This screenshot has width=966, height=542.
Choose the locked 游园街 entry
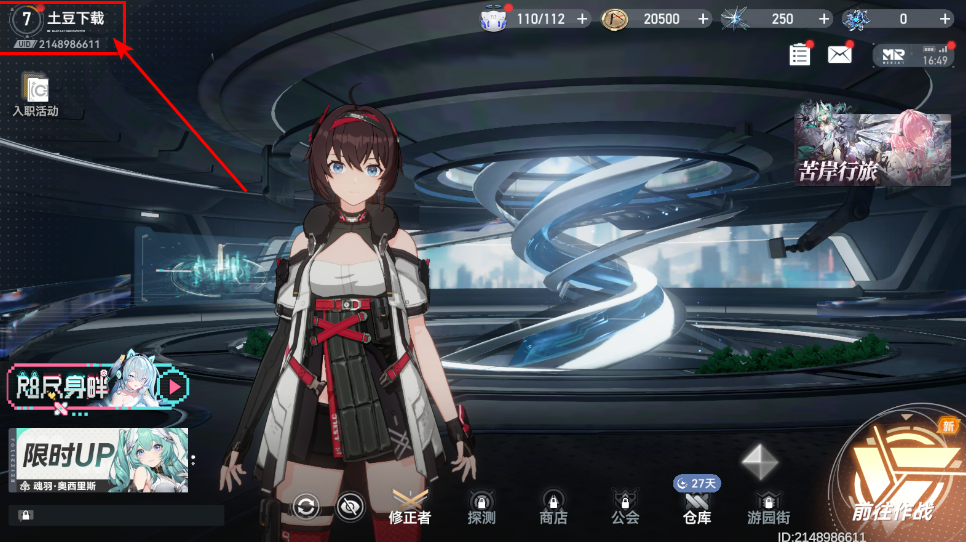pos(768,508)
